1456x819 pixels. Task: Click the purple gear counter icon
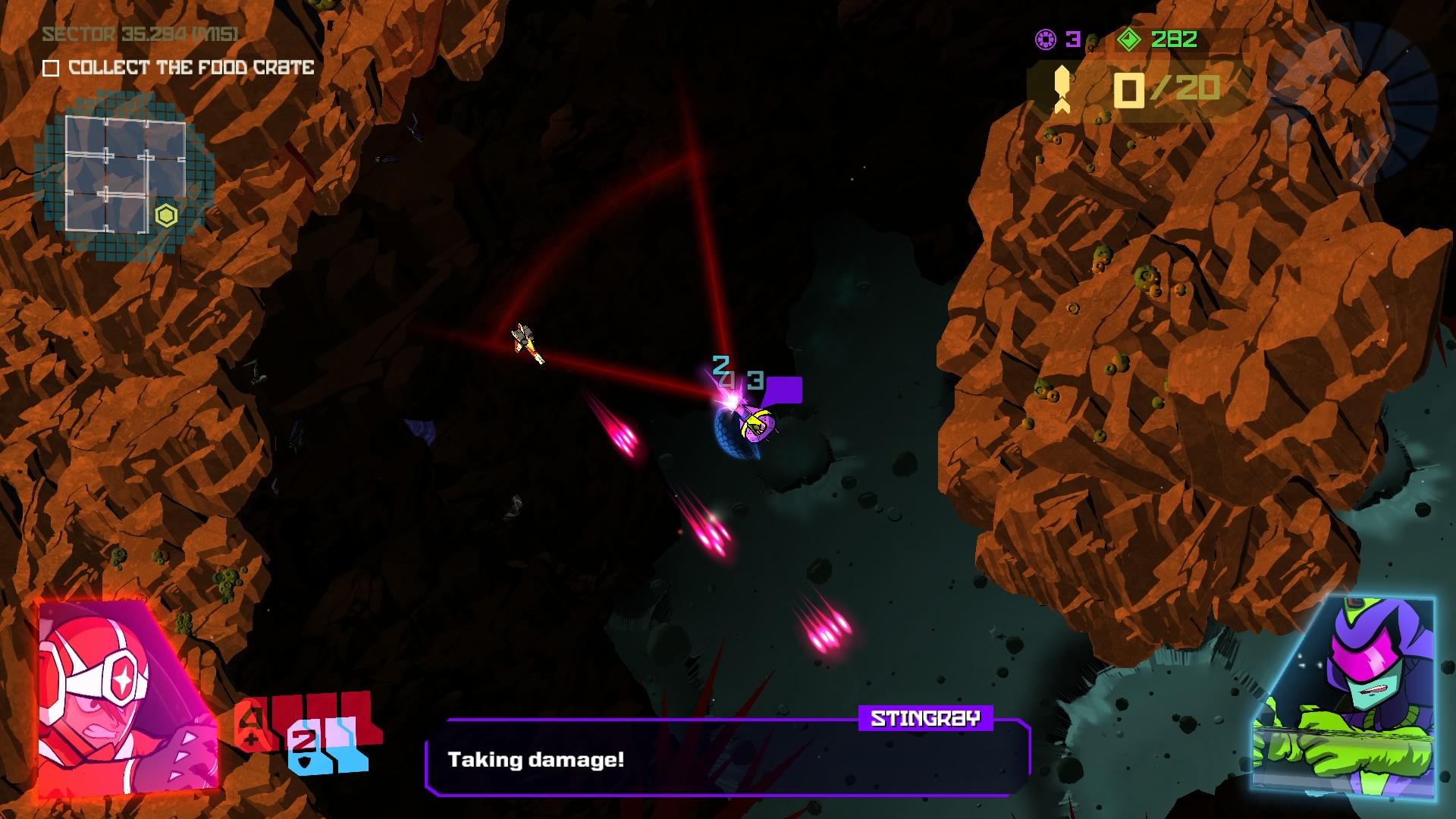[x=1046, y=39]
